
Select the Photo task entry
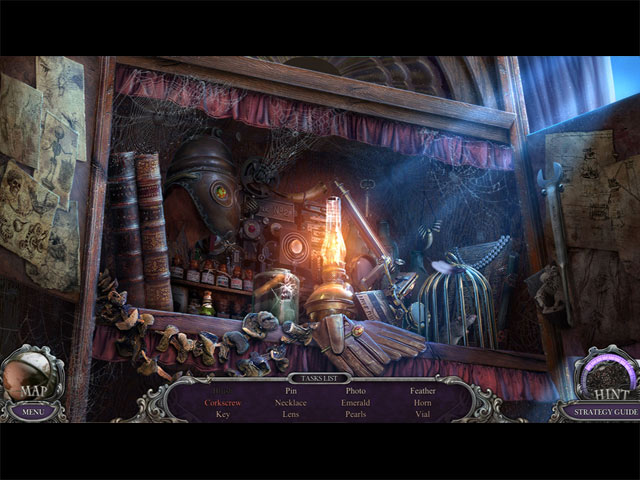(356, 391)
